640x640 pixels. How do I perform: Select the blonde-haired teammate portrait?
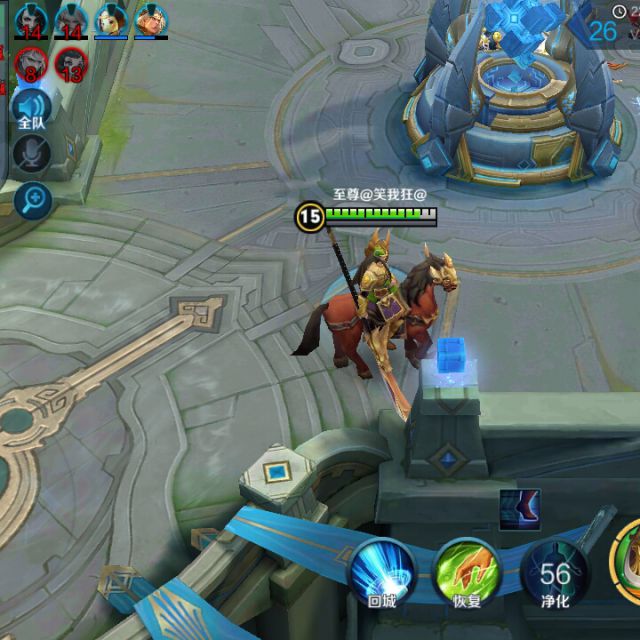[150, 19]
